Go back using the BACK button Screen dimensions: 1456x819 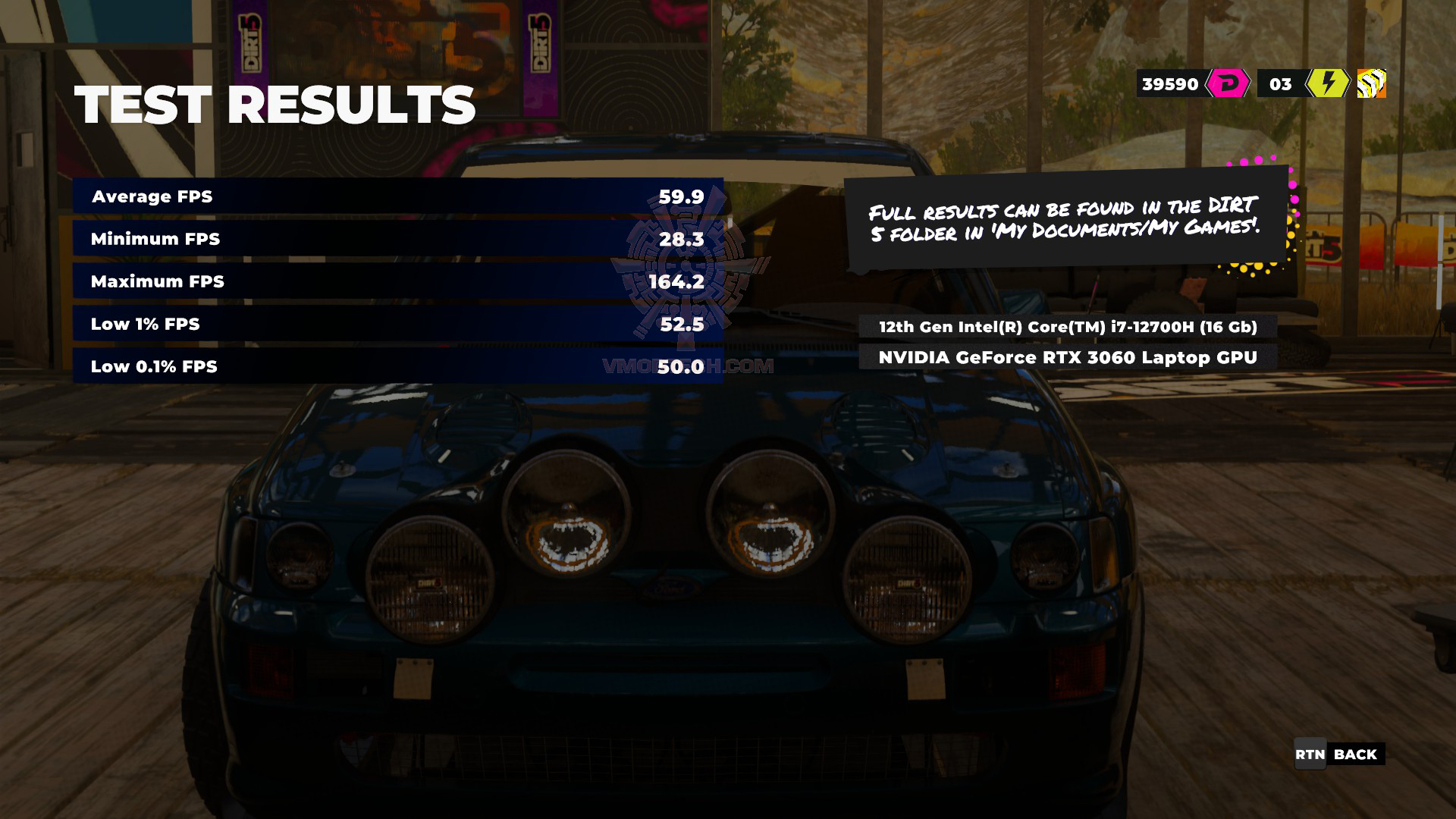1339,755
